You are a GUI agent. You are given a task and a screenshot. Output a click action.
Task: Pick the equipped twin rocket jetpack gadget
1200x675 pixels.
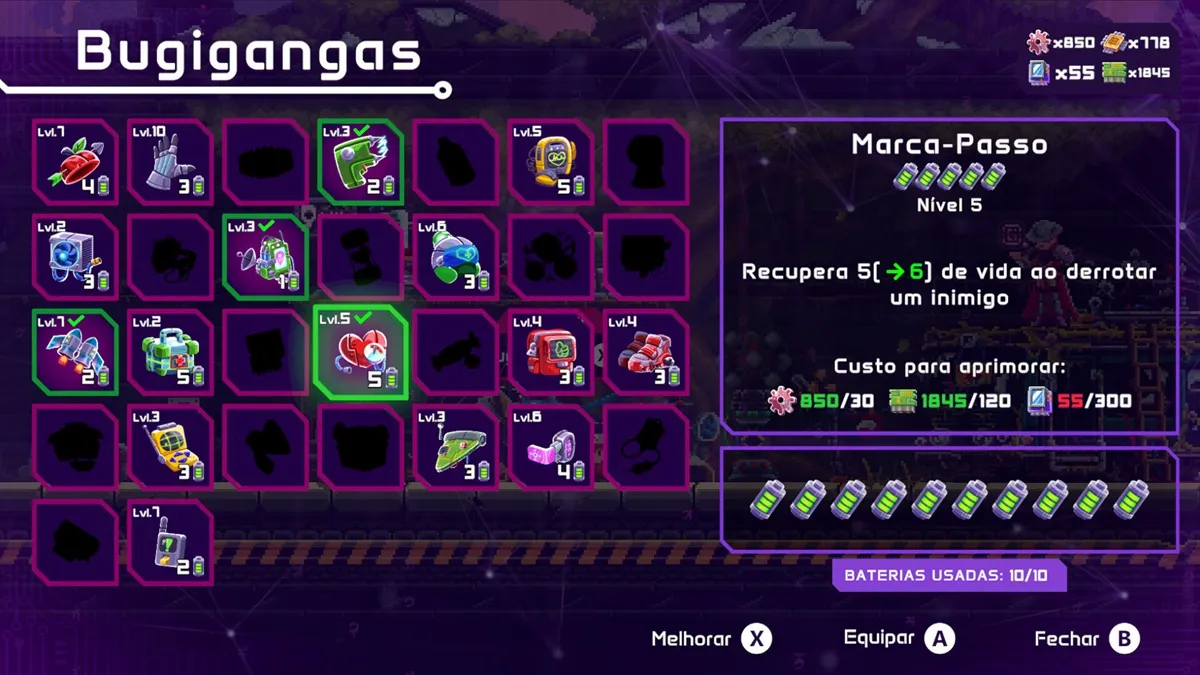pos(75,352)
